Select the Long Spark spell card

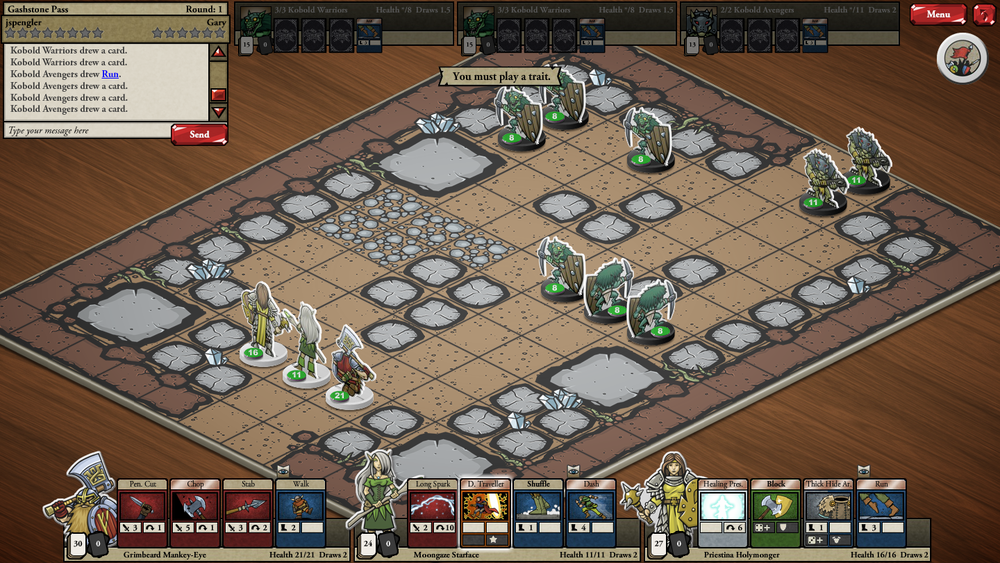pos(432,512)
